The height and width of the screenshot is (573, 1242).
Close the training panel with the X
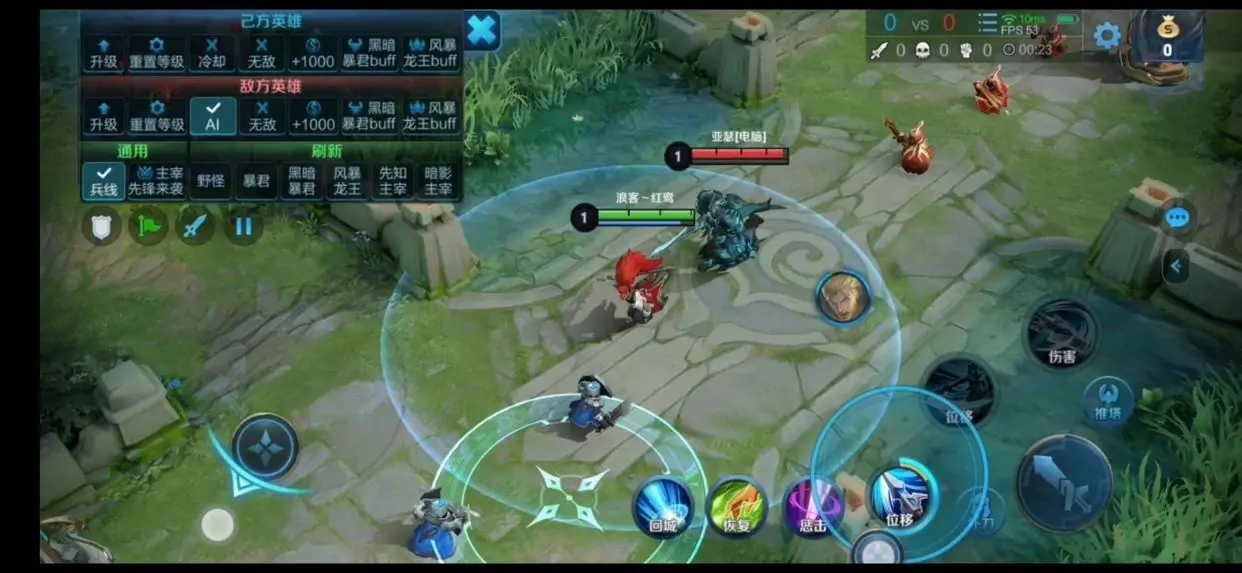(481, 31)
